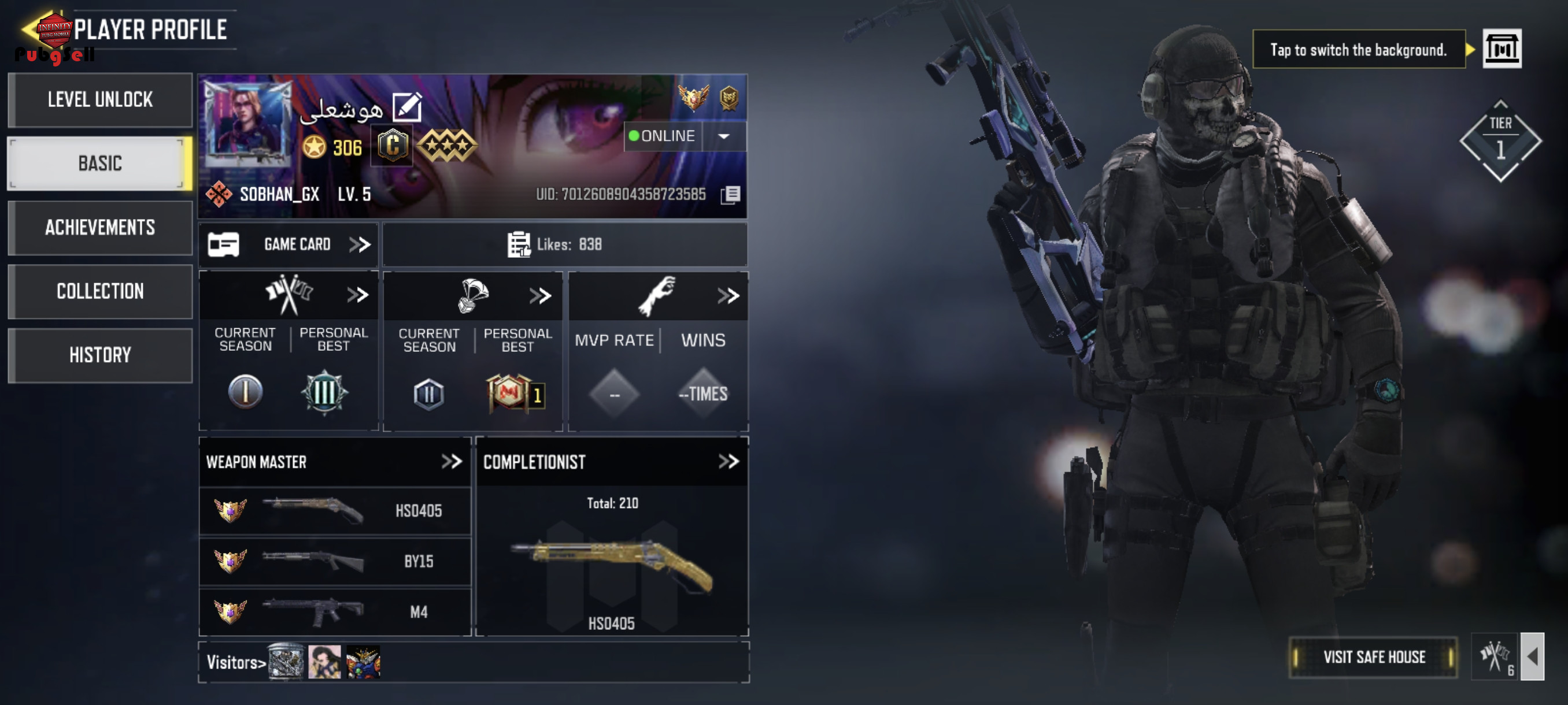Expand the multiplayer ranked stats panel

coord(357,295)
